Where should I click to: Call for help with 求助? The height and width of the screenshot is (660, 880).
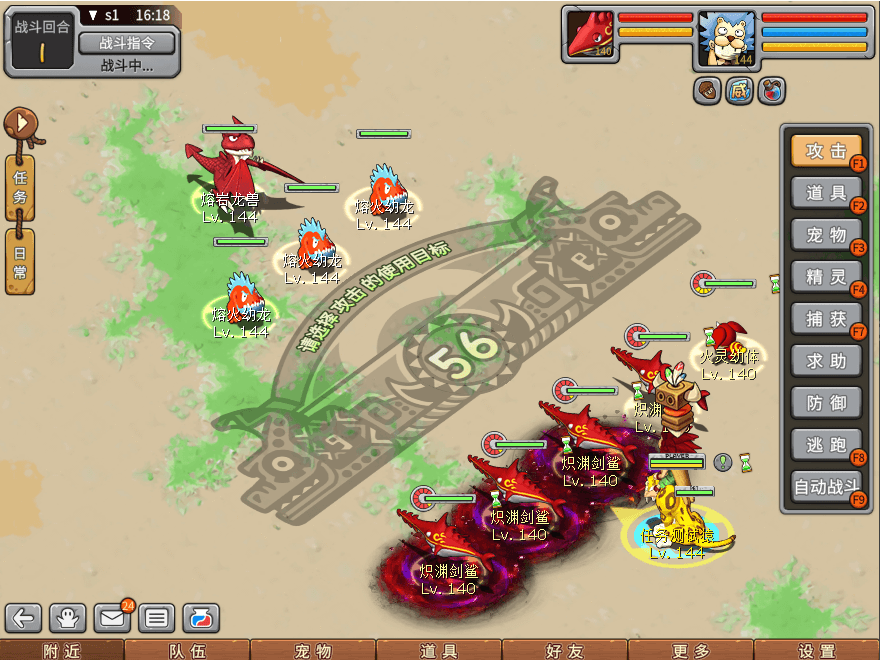click(x=826, y=361)
